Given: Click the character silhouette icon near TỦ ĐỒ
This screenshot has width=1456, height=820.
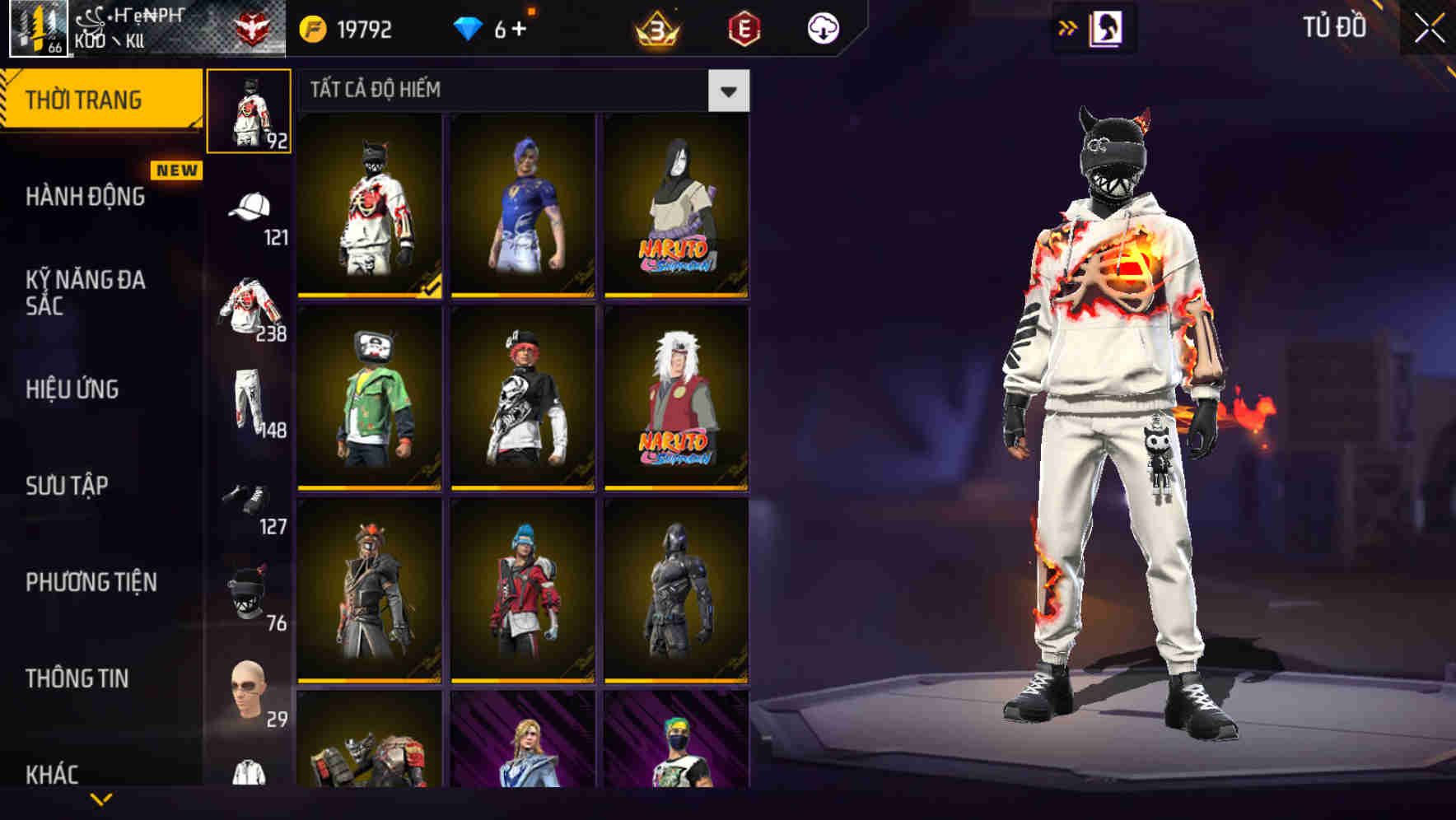Looking at the screenshot, I should coord(1107,27).
